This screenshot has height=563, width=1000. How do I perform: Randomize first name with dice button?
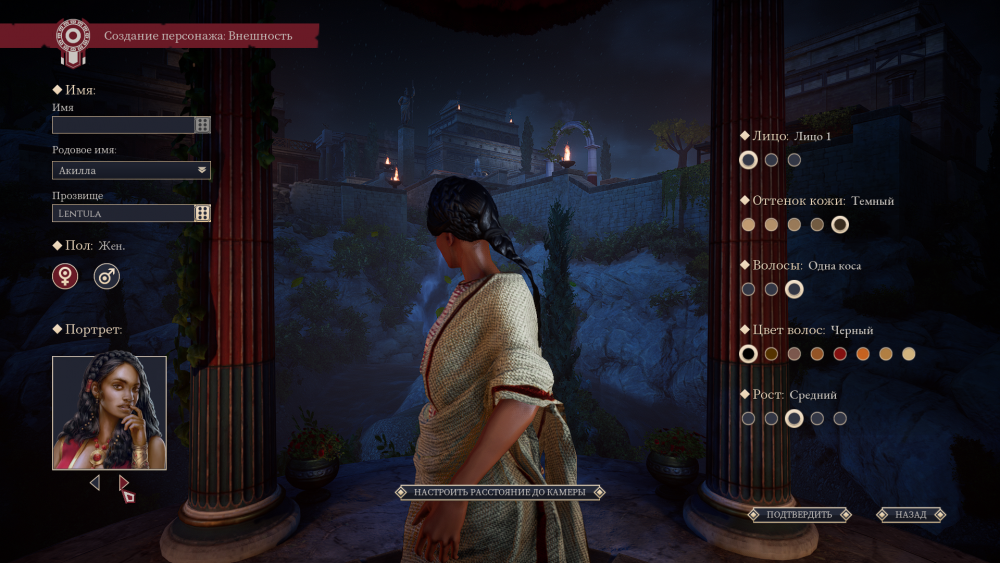click(203, 125)
